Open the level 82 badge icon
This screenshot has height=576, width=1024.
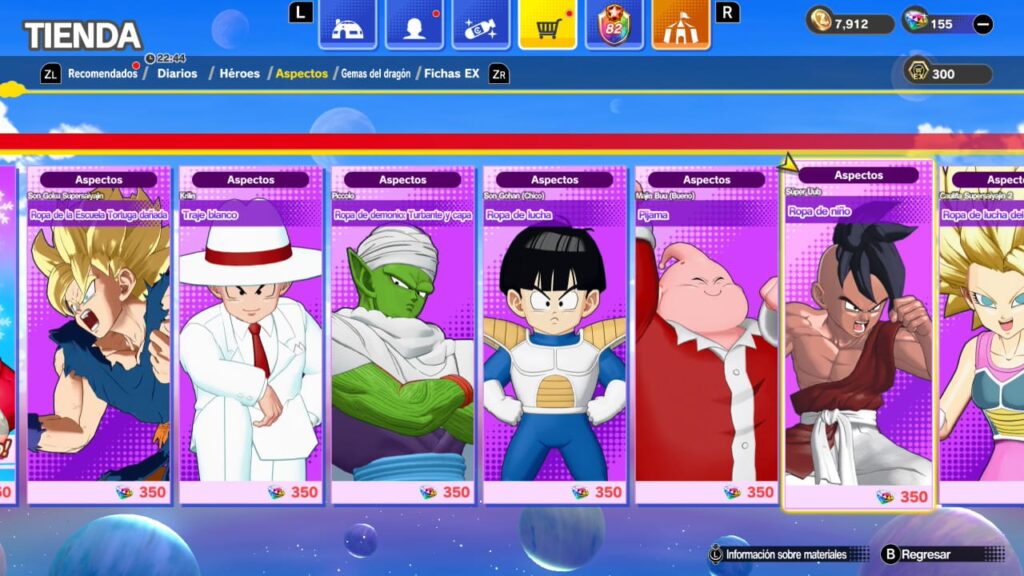[614, 25]
